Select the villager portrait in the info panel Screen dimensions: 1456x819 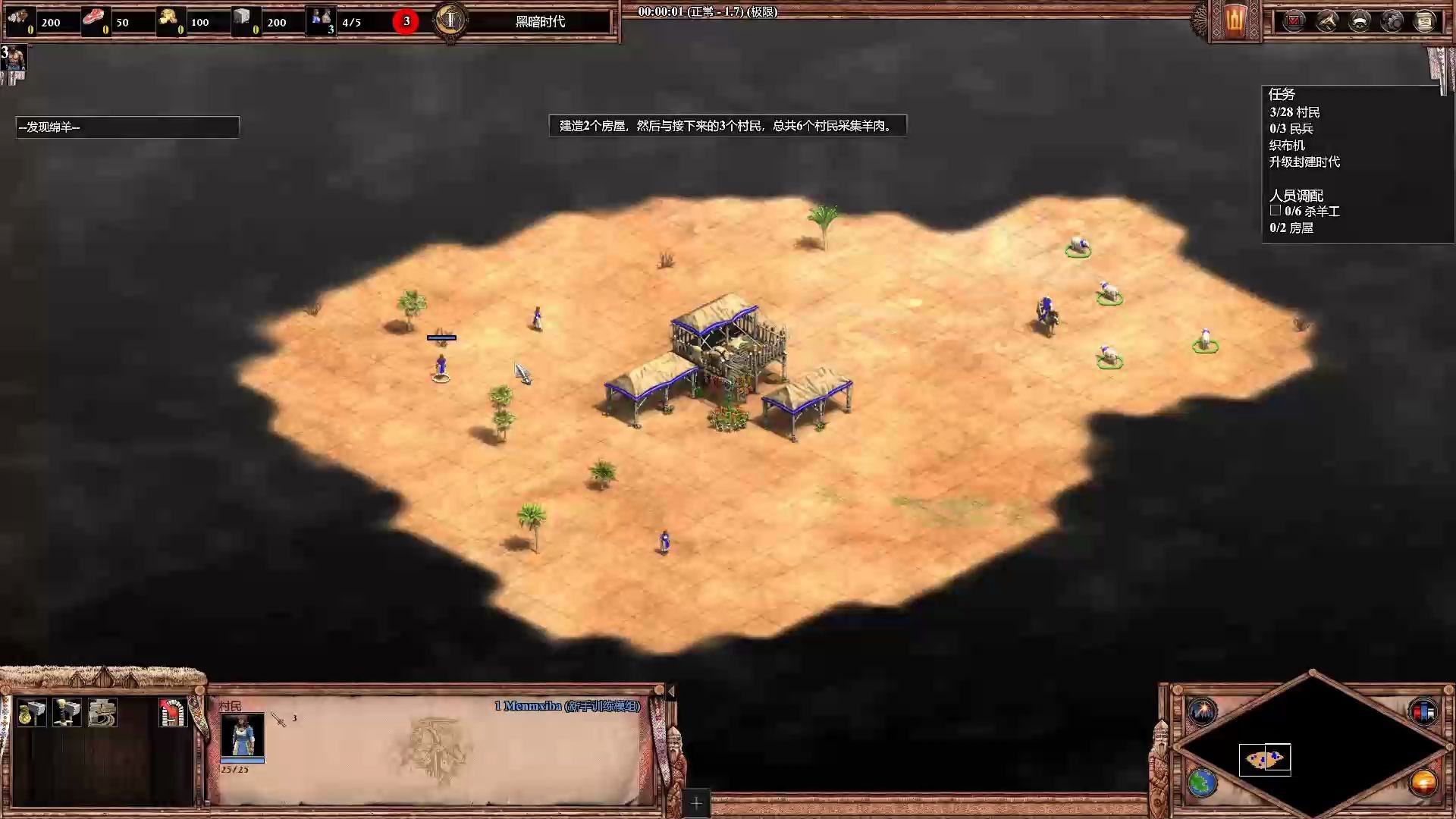(x=243, y=734)
